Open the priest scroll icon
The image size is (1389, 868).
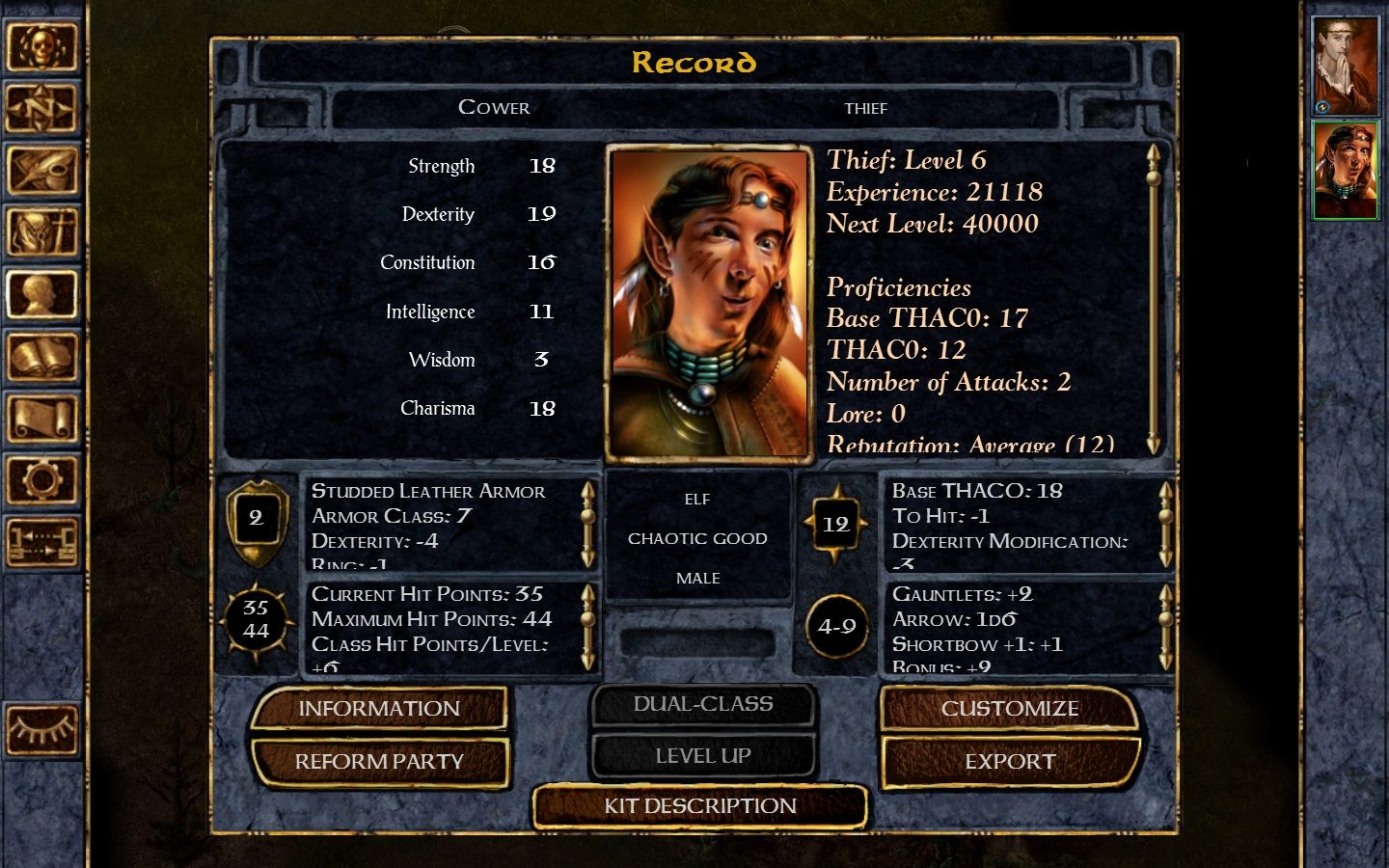click(x=41, y=419)
